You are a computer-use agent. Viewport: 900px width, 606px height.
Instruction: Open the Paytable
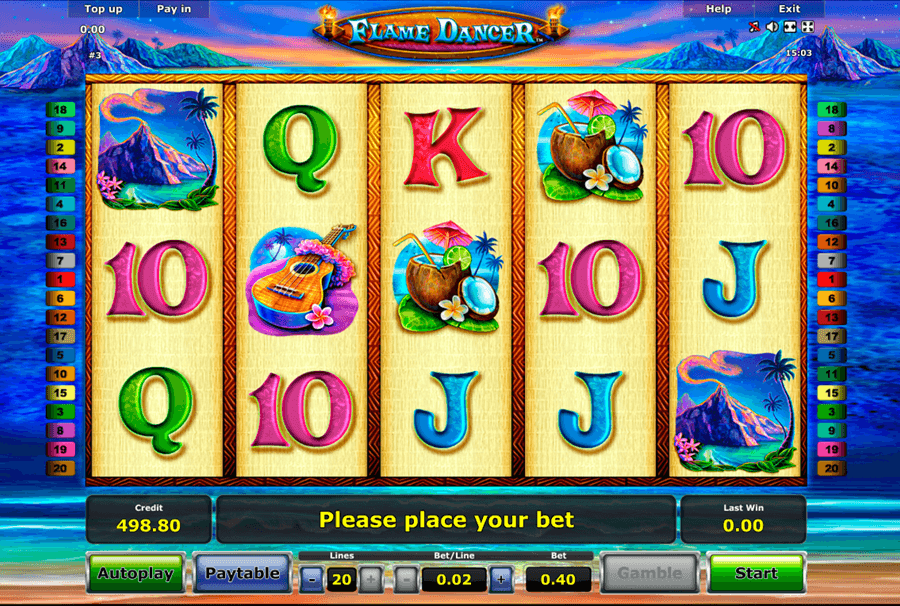point(241,574)
